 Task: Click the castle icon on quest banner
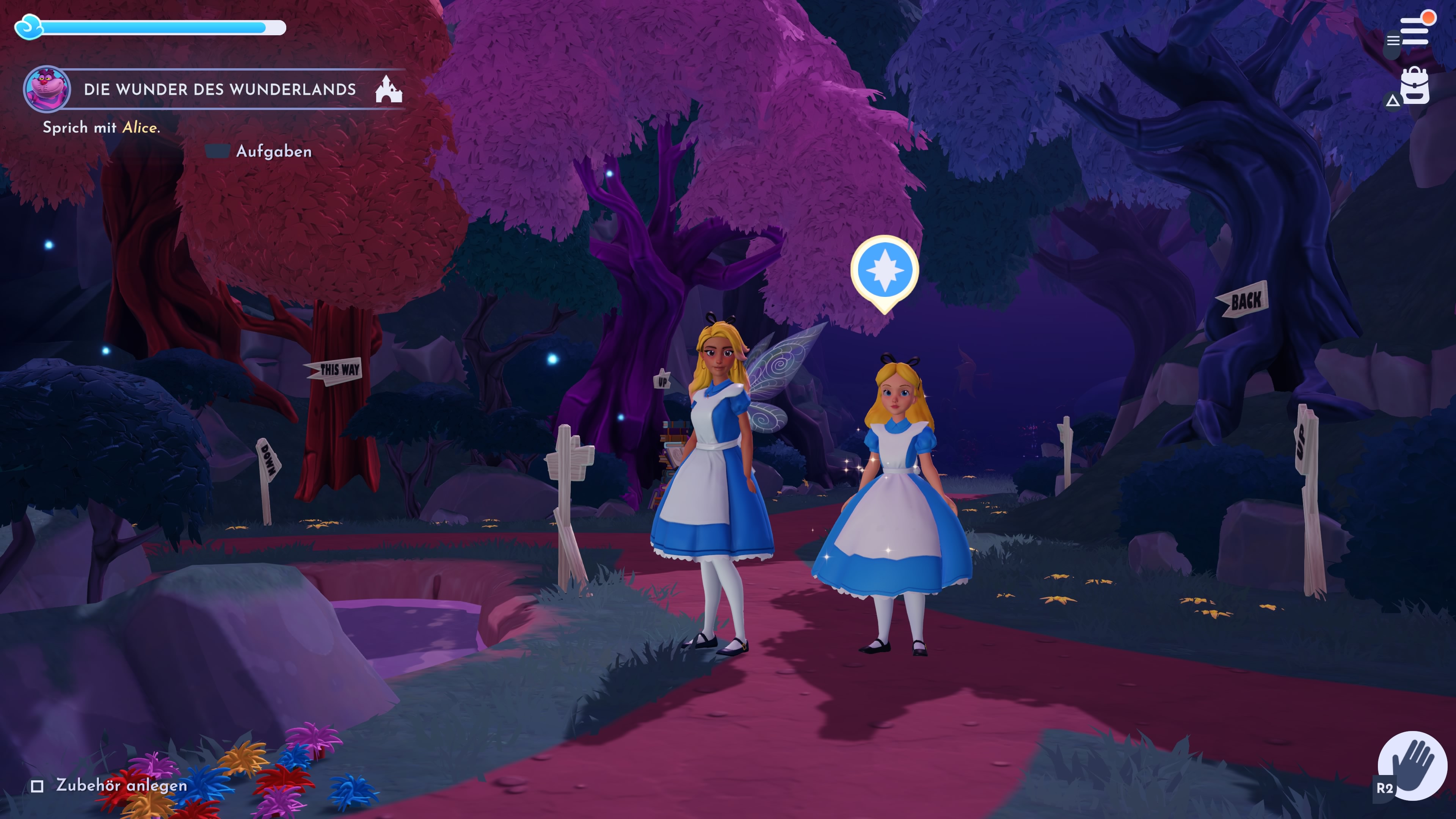(x=388, y=89)
